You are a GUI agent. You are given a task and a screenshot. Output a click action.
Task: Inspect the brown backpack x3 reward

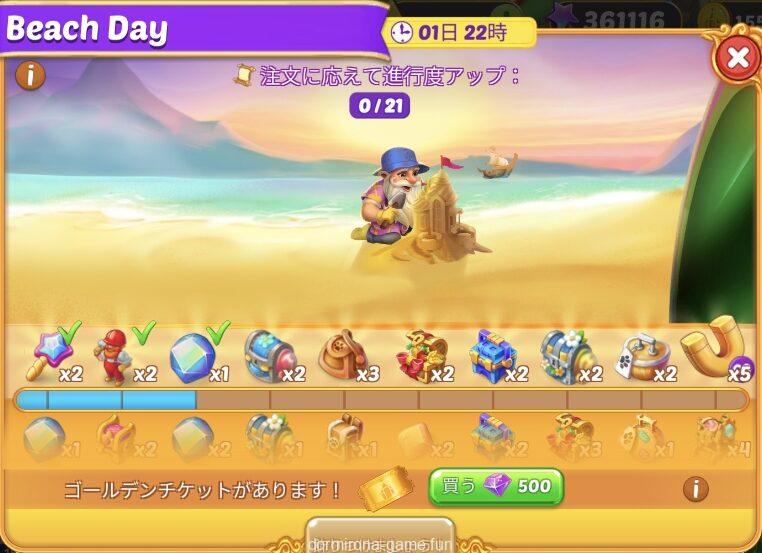(x=343, y=354)
